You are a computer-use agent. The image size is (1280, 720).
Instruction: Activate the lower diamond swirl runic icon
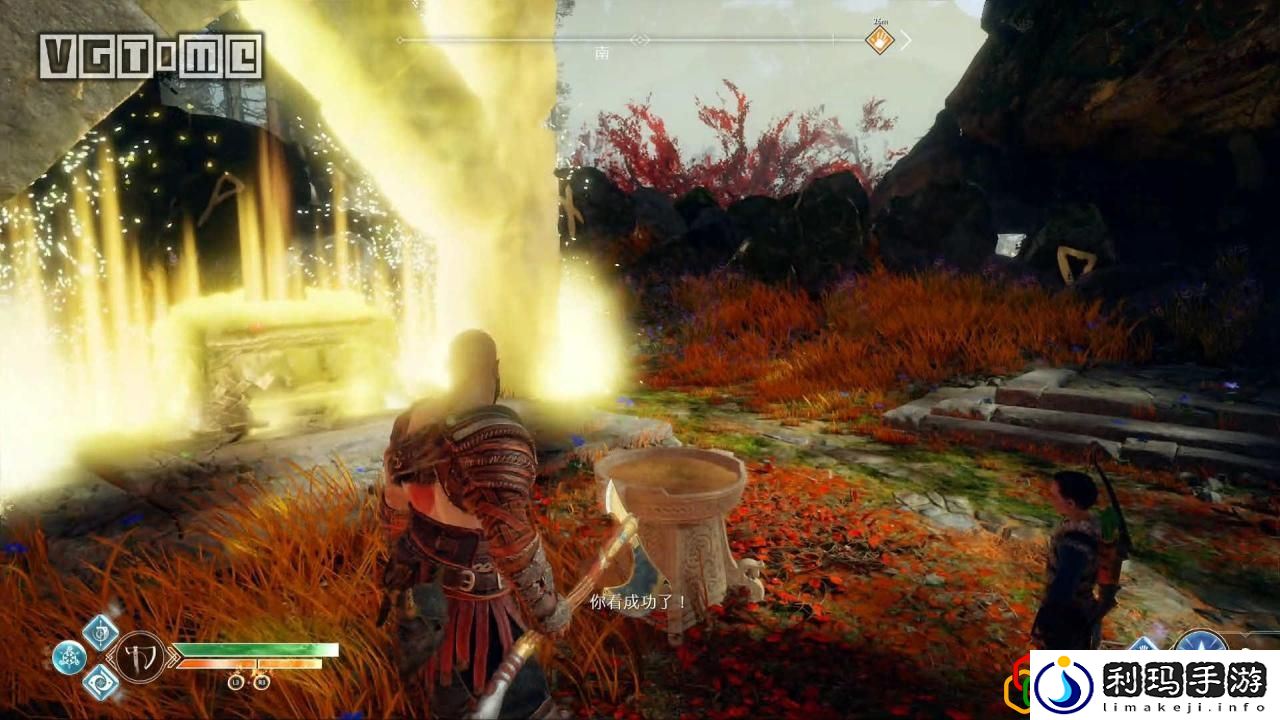(101, 682)
